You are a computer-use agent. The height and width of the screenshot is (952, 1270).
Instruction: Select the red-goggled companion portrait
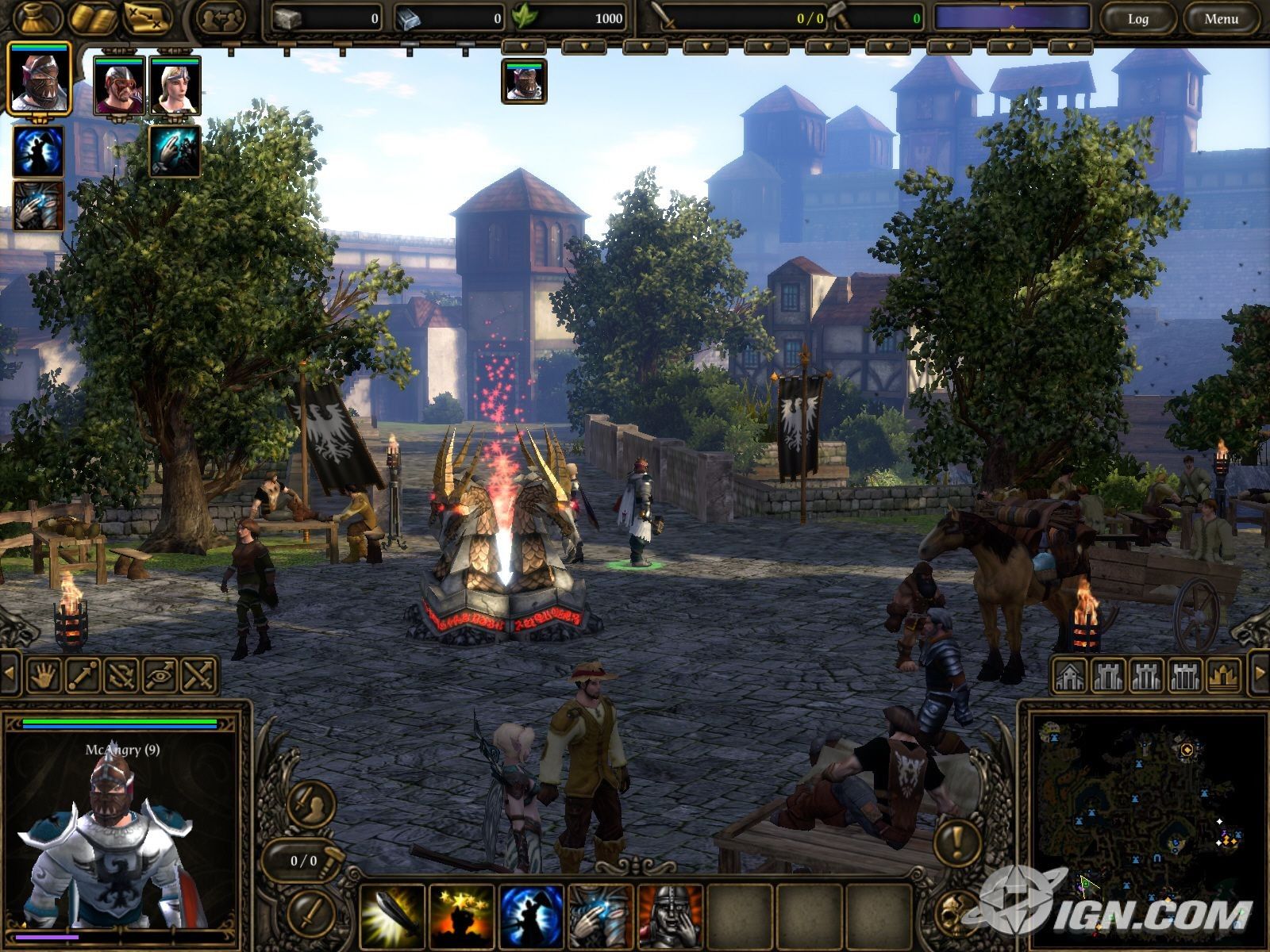pyautogui.click(x=119, y=86)
